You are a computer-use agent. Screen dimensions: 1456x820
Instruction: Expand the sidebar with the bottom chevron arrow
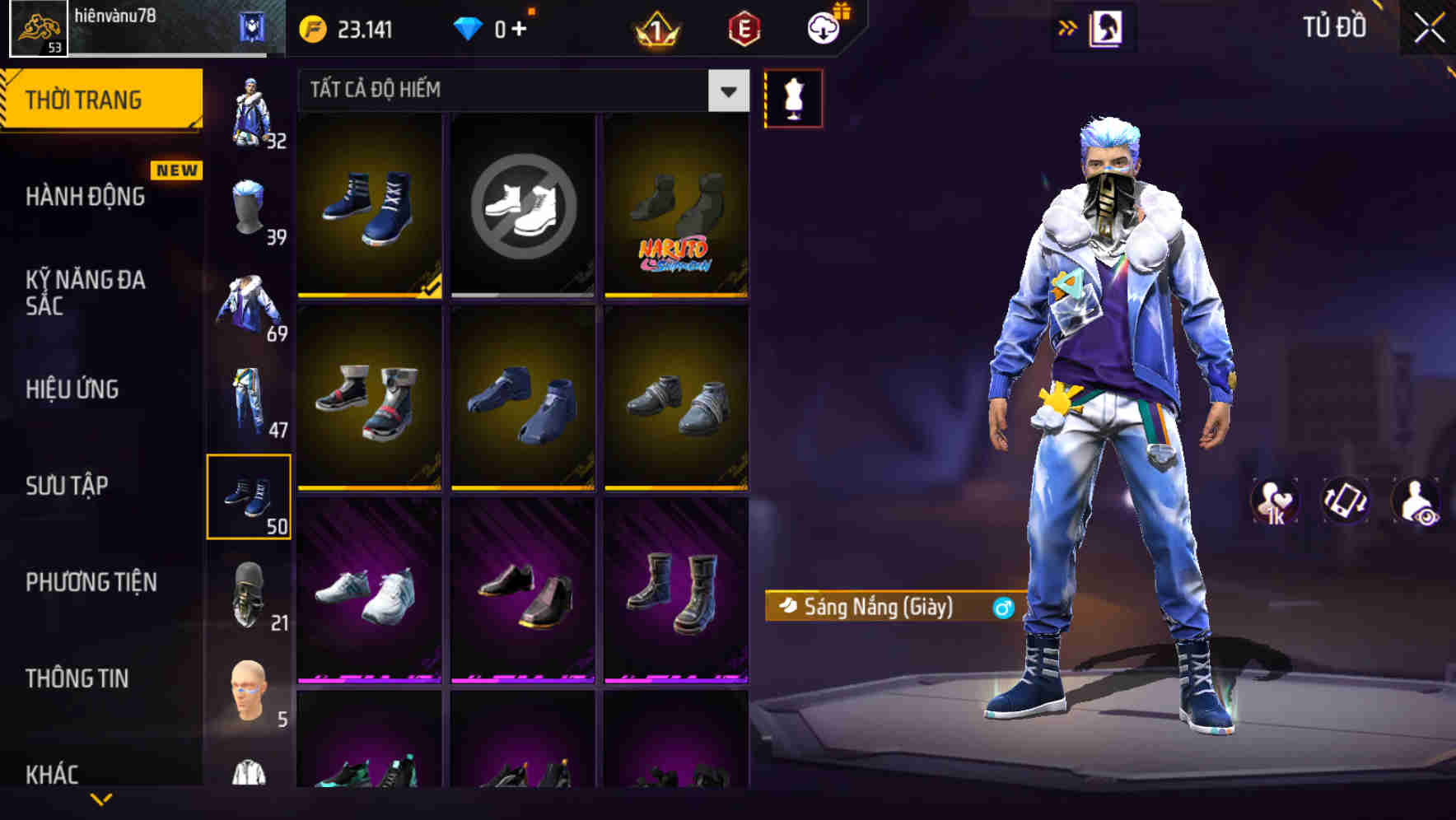pos(100,797)
